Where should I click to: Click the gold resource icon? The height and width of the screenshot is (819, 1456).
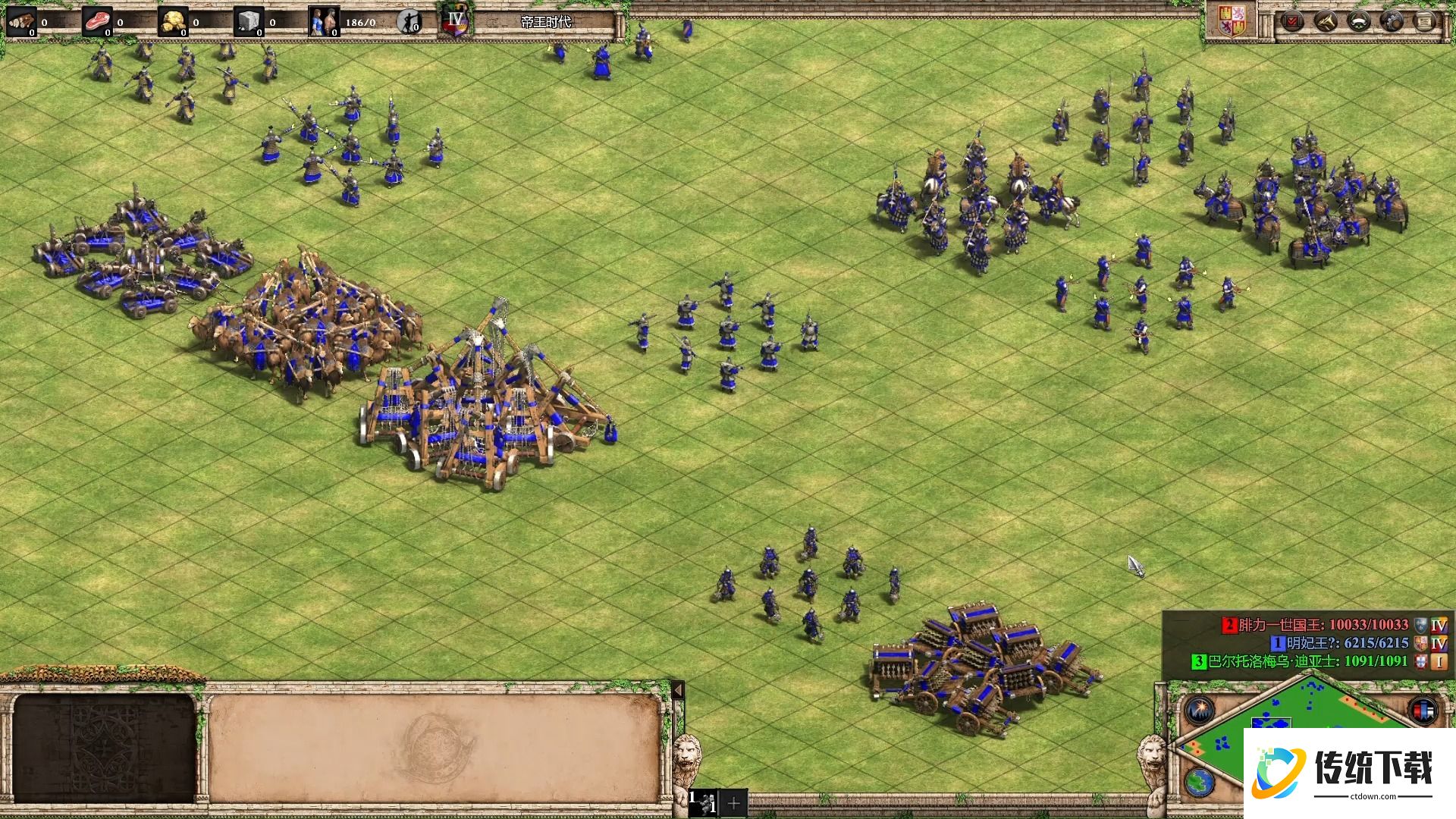pos(173,22)
